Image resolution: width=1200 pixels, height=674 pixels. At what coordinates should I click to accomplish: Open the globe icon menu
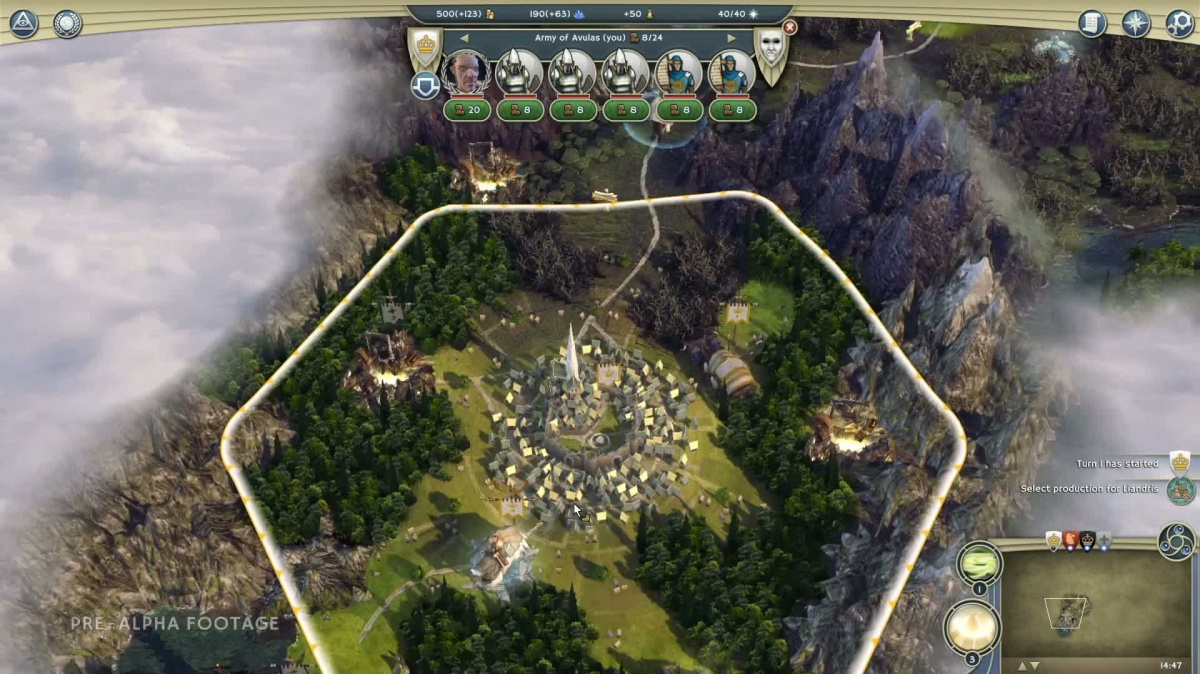coord(67,23)
